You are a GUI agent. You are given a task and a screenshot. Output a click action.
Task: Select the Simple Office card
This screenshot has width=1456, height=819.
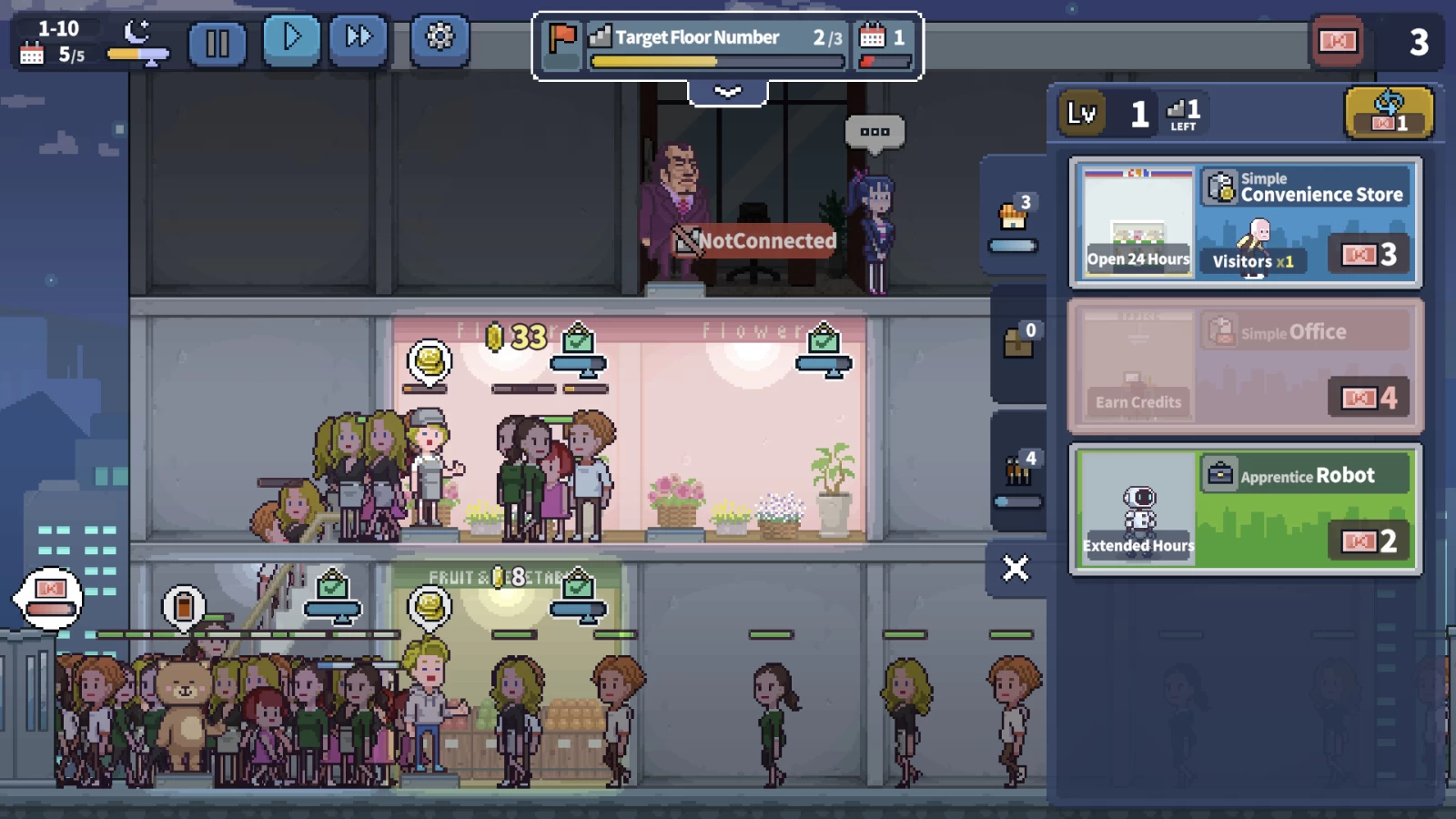[x=1245, y=366]
